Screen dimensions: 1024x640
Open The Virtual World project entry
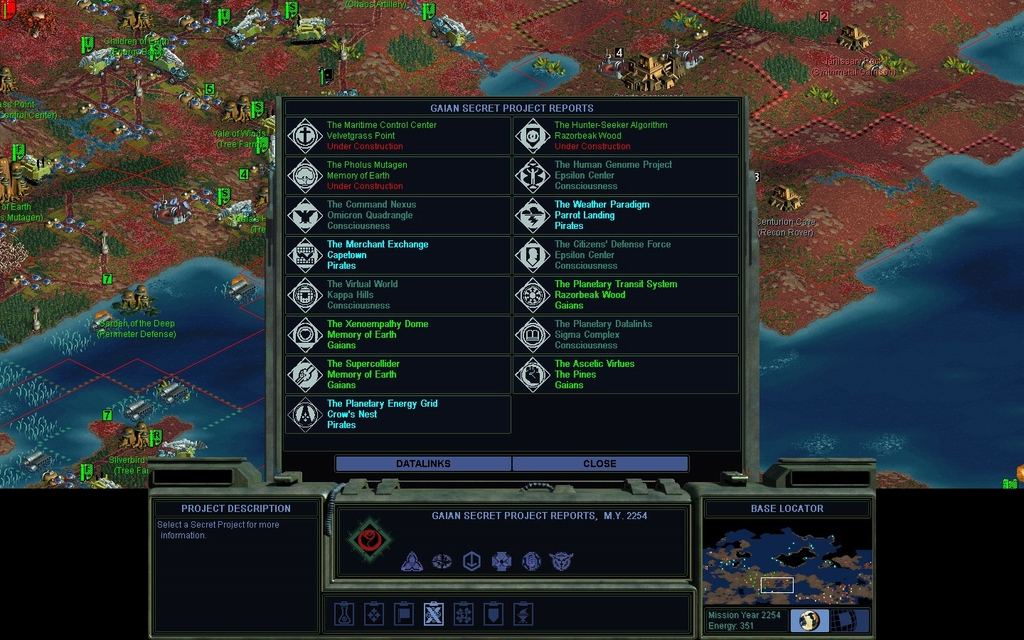[398, 295]
